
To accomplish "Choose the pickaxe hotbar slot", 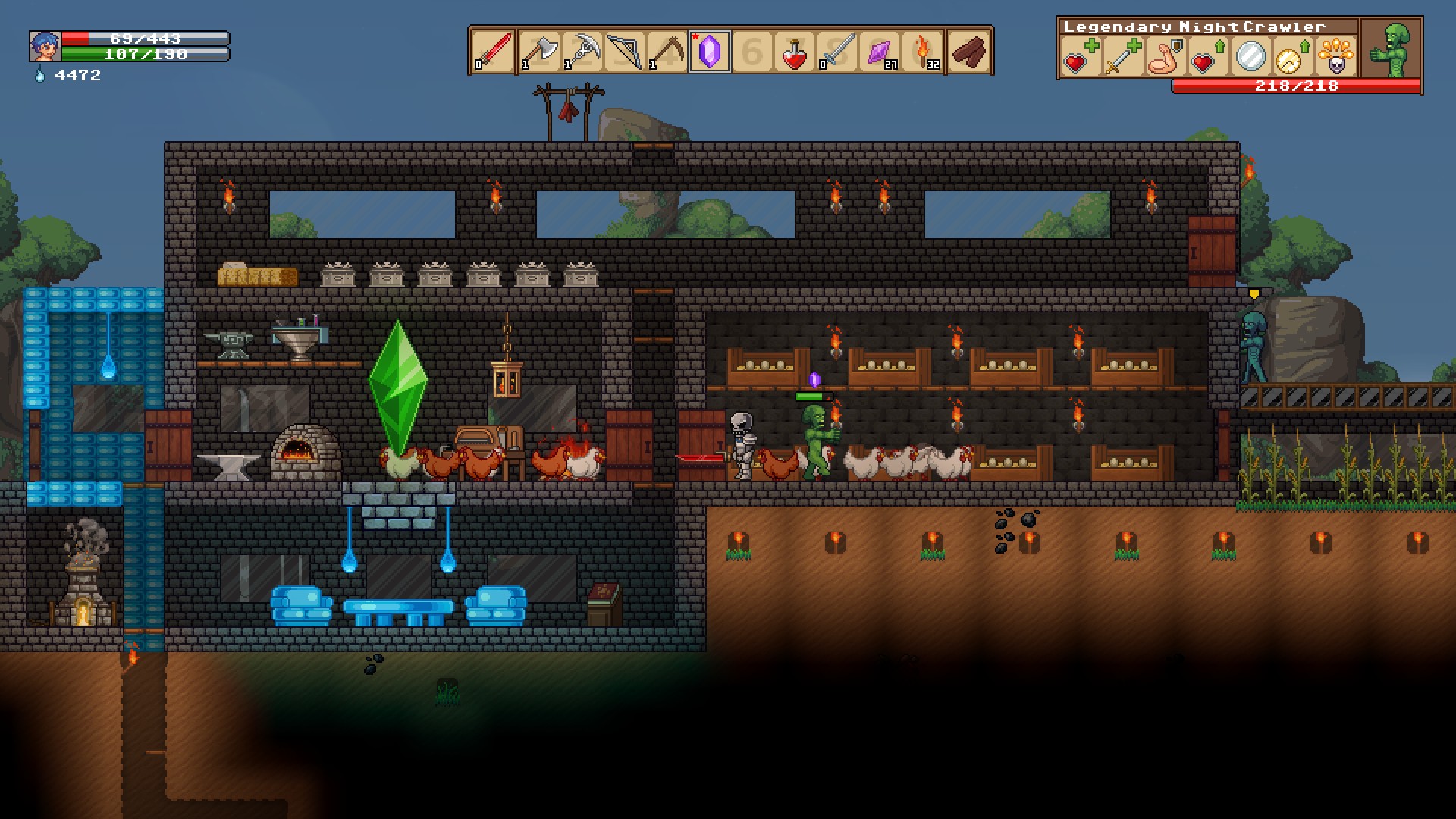I will coord(582,52).
